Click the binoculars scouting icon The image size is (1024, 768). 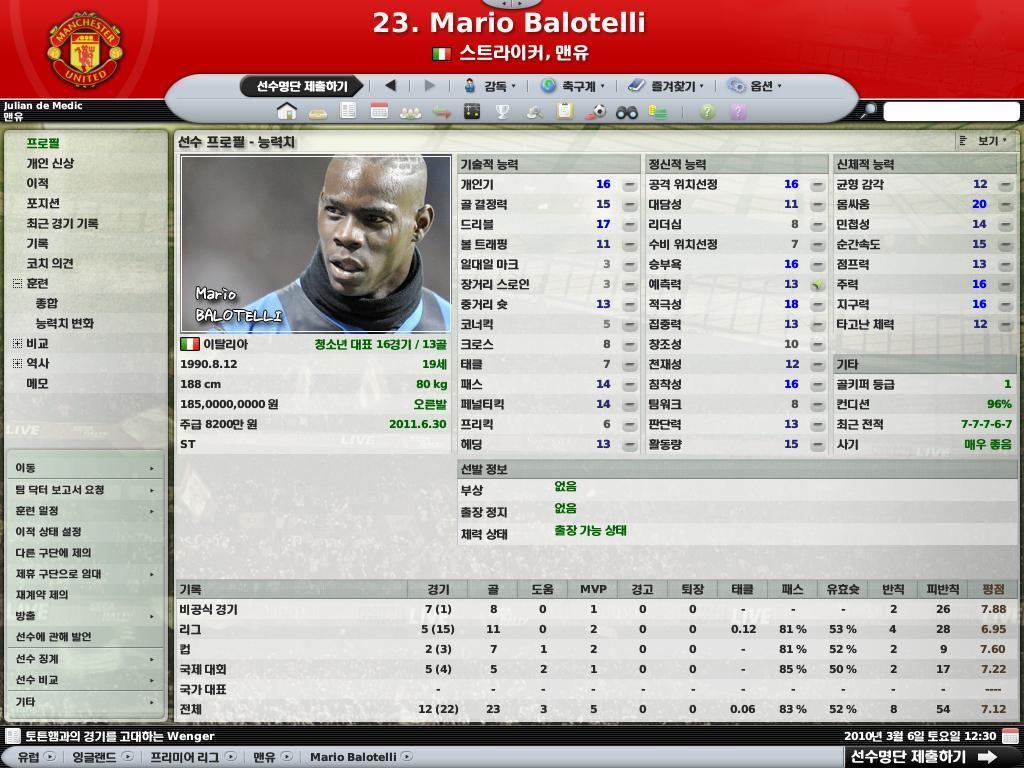[x=627, y=112]
